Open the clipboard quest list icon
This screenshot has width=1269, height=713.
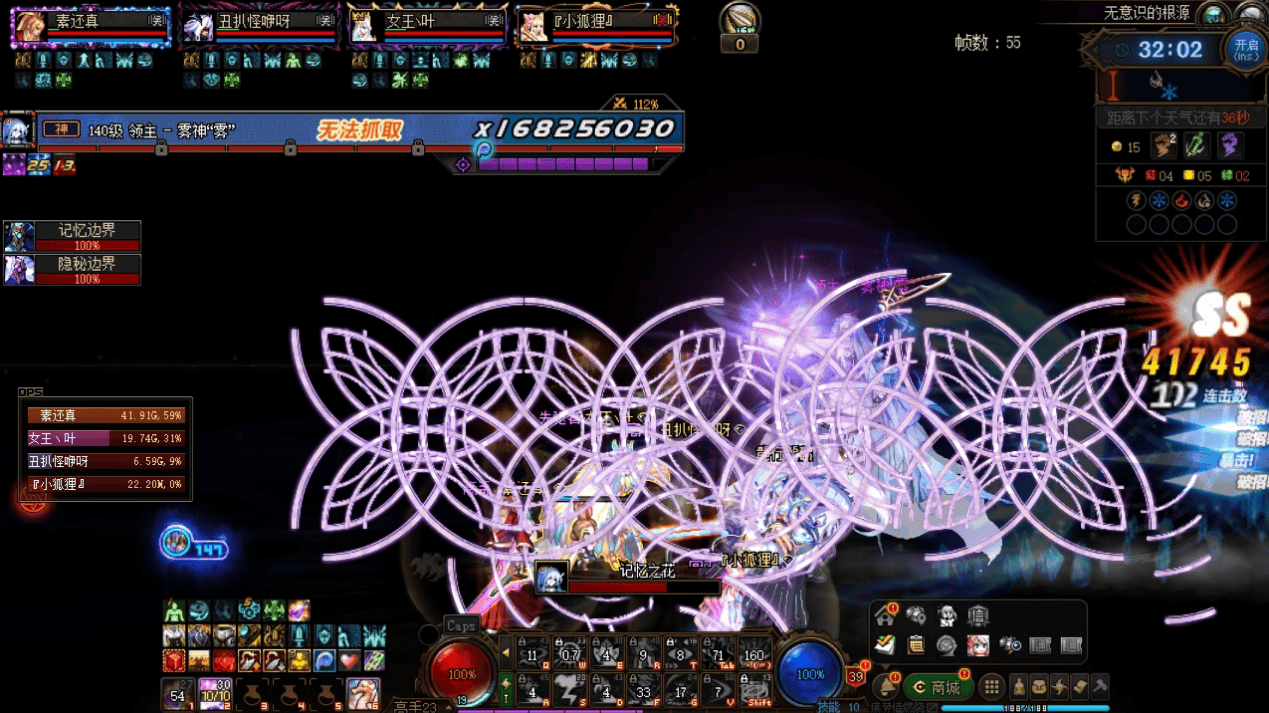[915, 646]
